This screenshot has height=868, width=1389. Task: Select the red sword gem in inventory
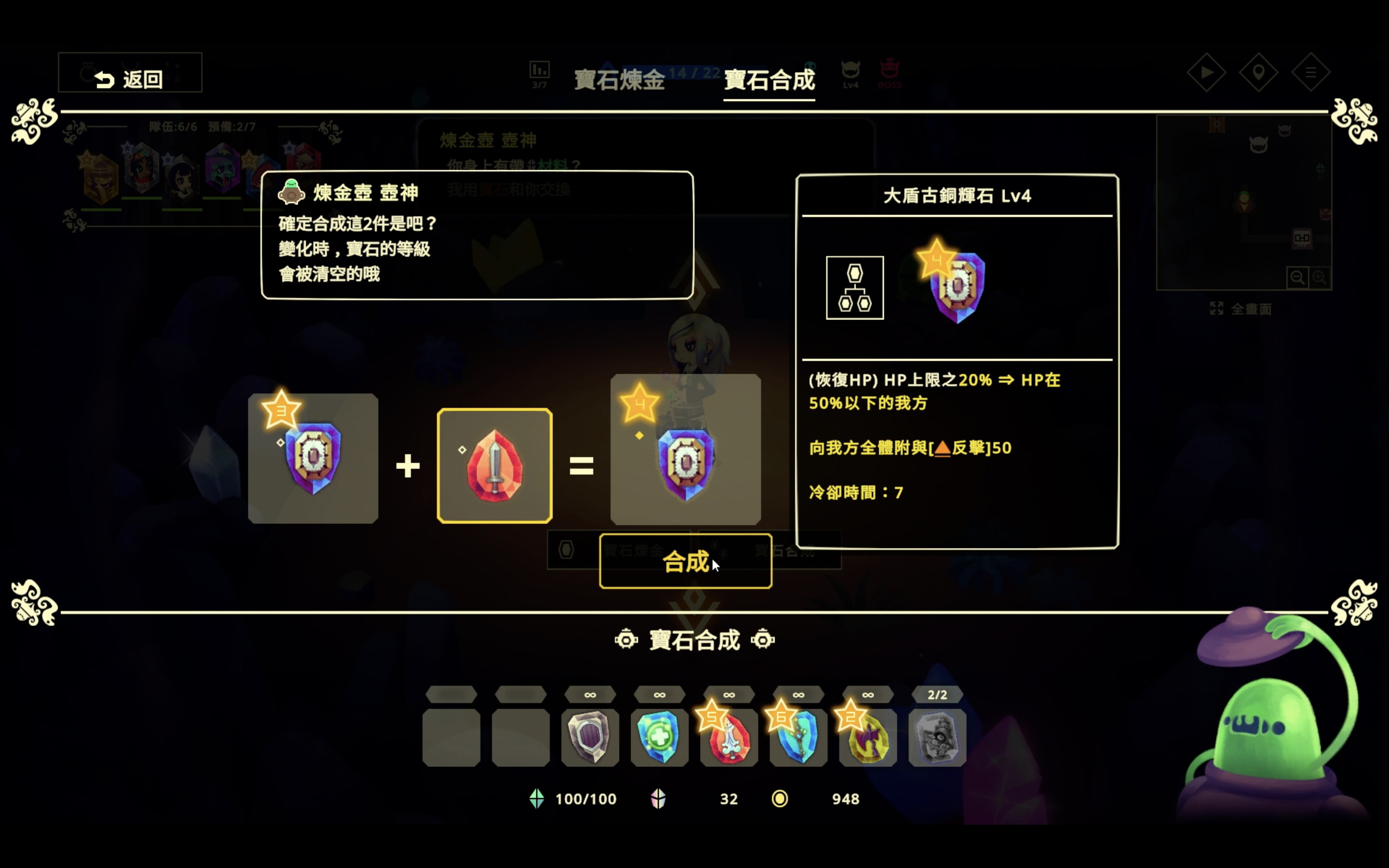pyautogui.click(x=729, y=739)
